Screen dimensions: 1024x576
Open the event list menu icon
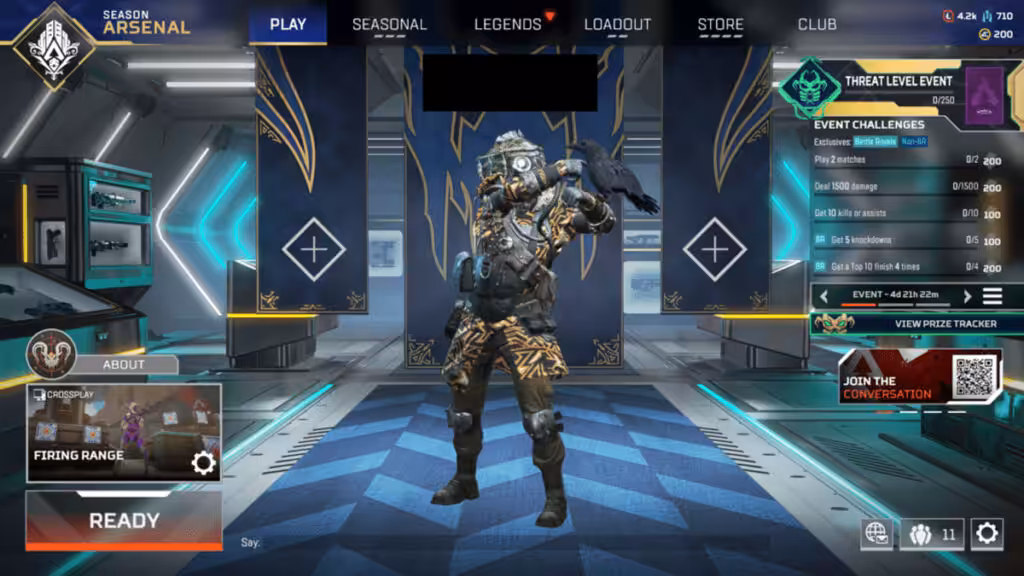(x=992, y=296)
